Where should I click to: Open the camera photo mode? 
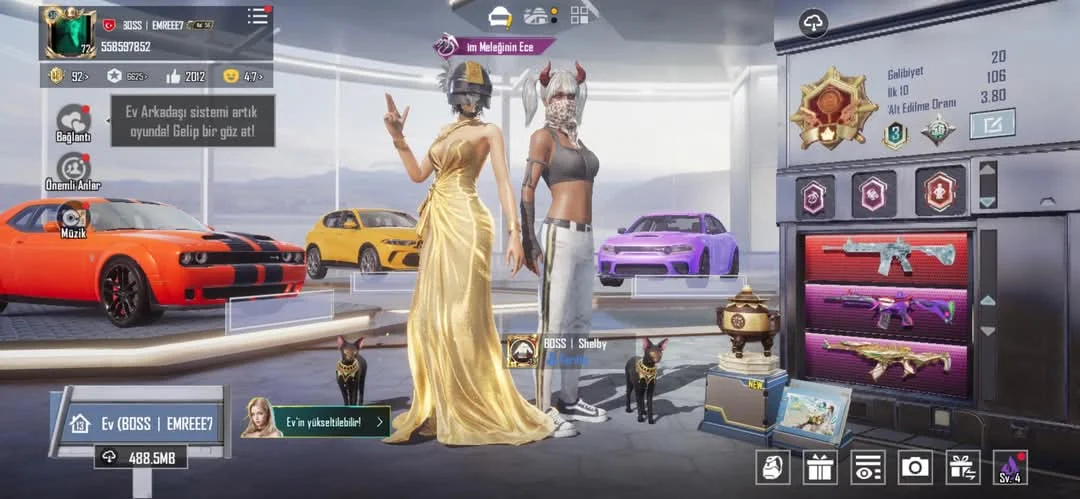[x=914, y=466]
